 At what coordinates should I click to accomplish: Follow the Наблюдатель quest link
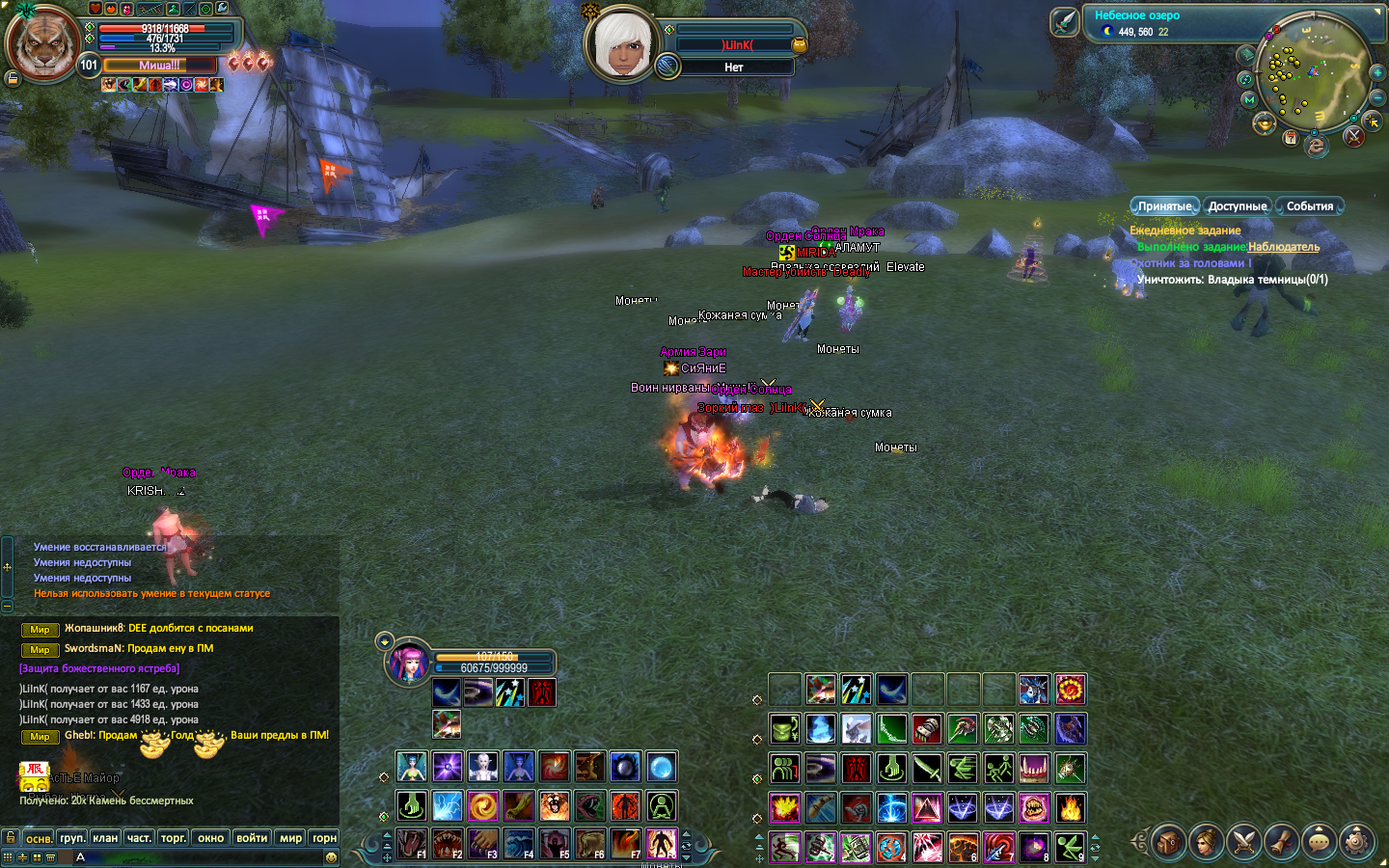(1284, 247)
